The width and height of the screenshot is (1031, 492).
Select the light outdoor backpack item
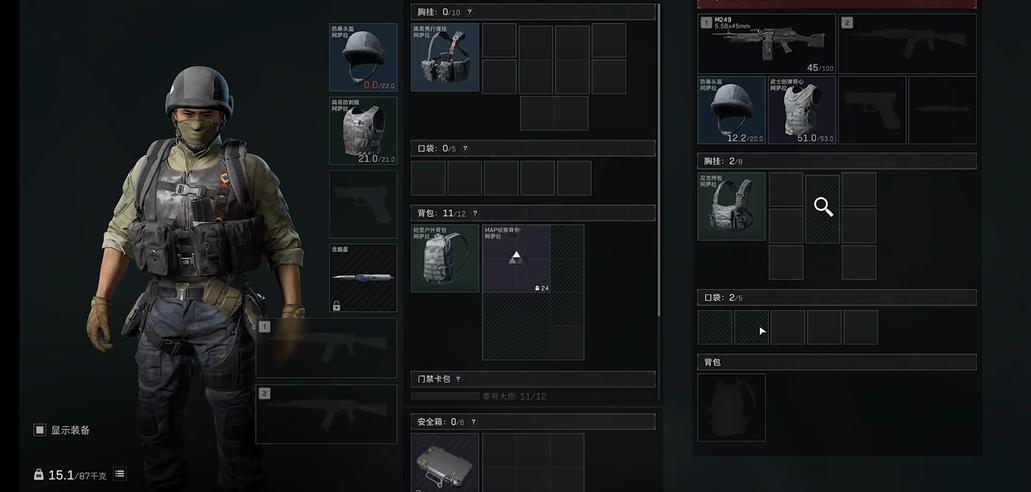(x=445, y=258)
